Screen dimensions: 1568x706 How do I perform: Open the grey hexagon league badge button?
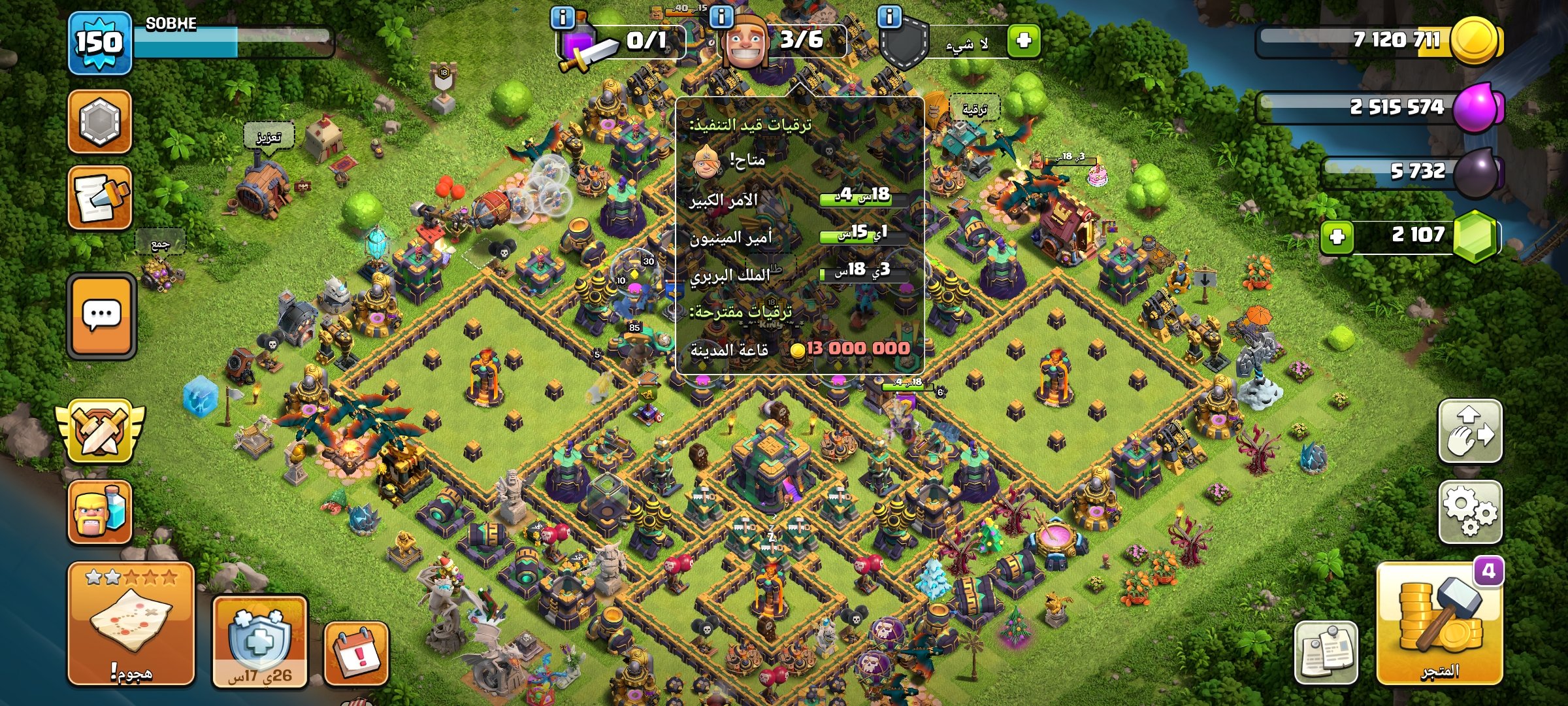pos(100,122)
